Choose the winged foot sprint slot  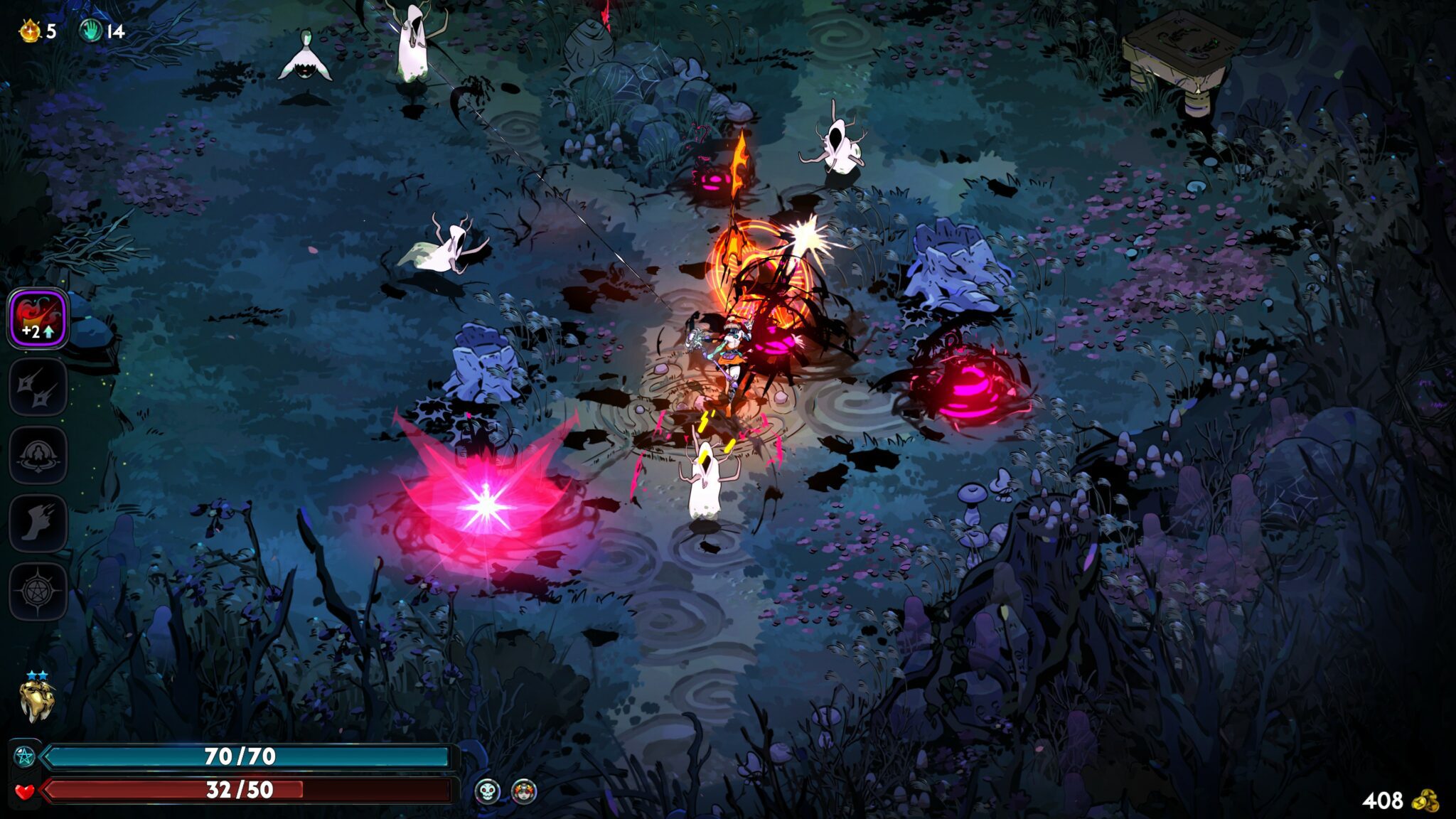click(x=38, y=523)
